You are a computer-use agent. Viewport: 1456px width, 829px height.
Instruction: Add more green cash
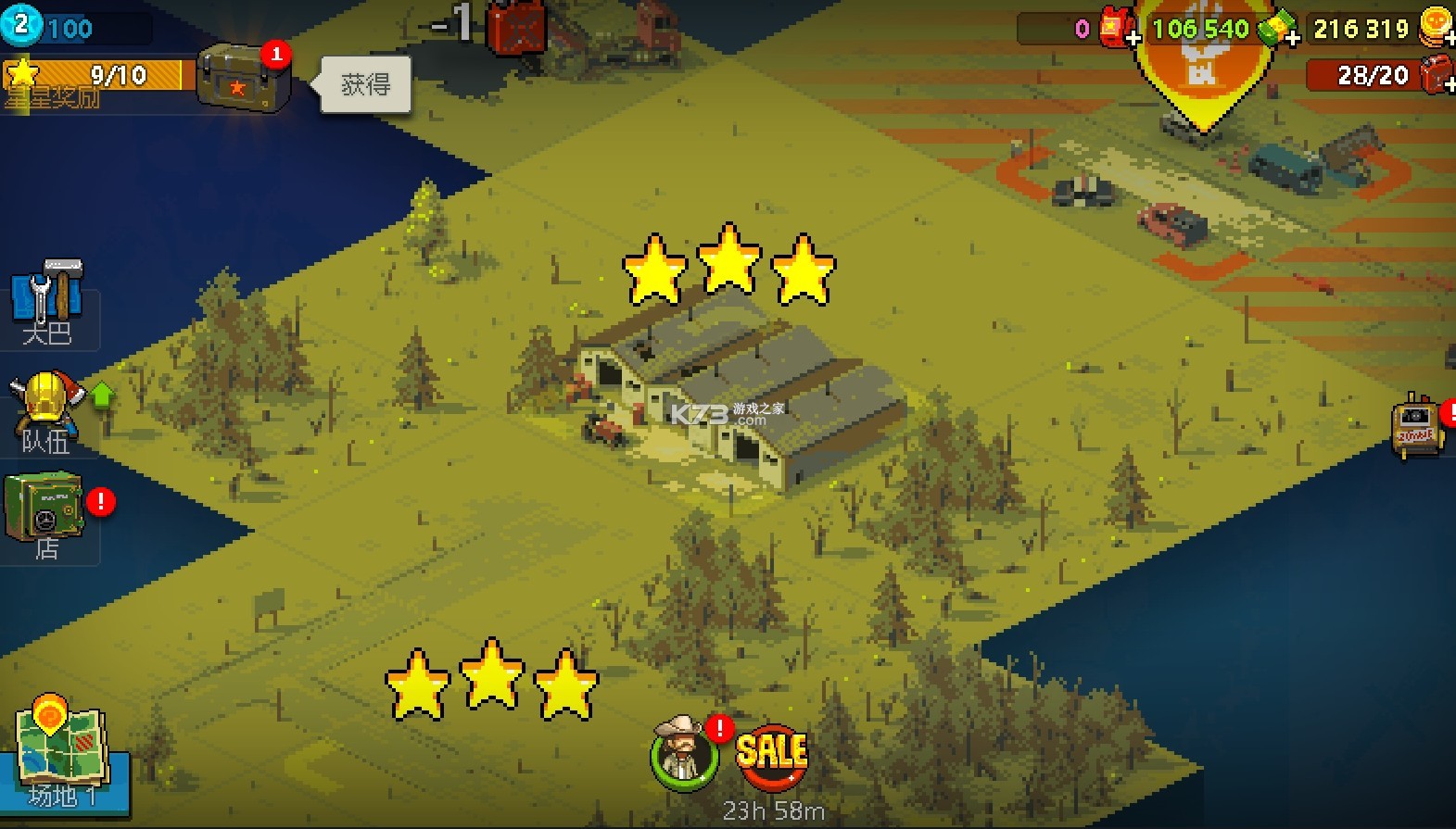pos(1292,37)
